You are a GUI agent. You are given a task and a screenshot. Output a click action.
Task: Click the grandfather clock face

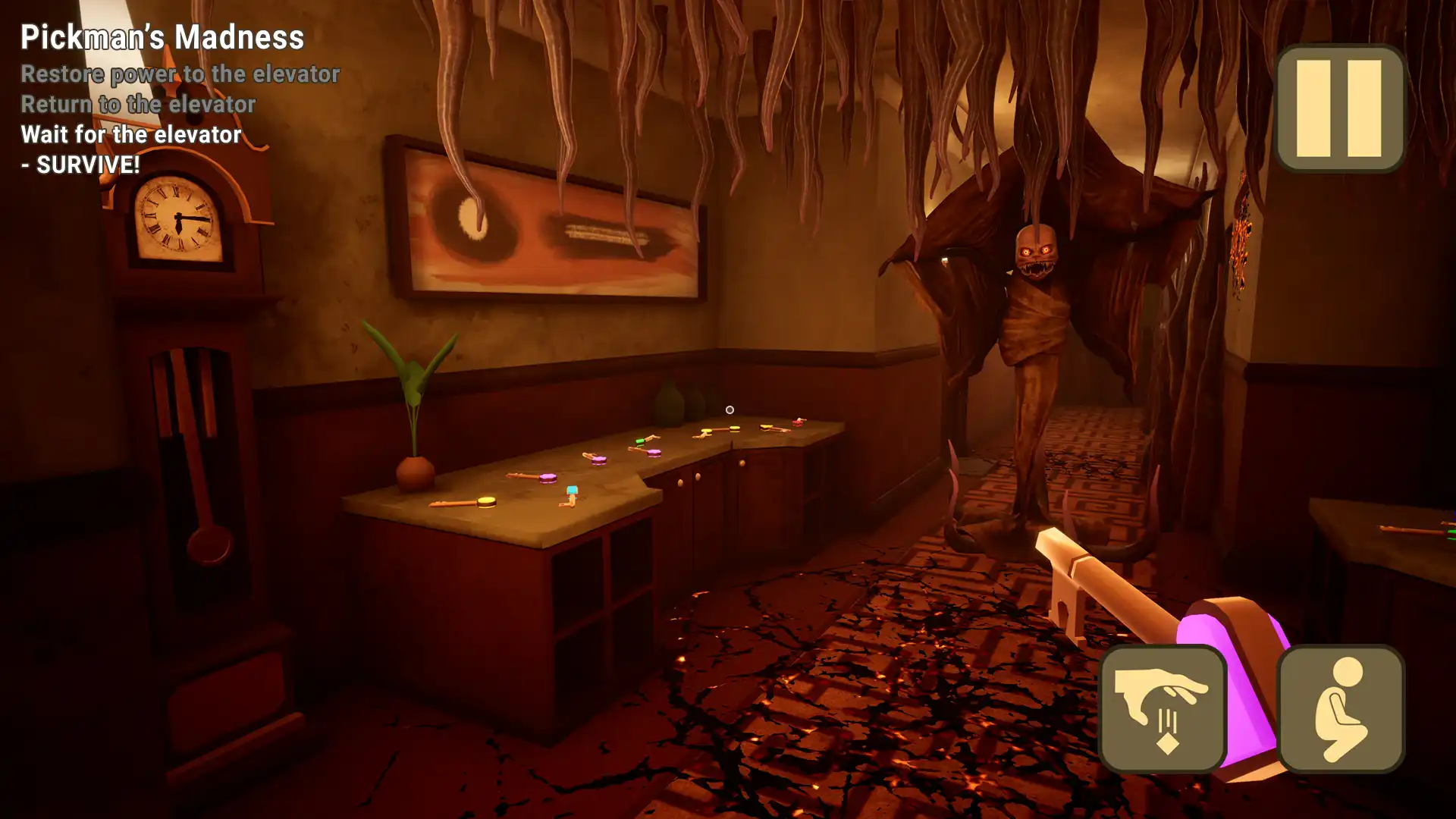[177, 215]
